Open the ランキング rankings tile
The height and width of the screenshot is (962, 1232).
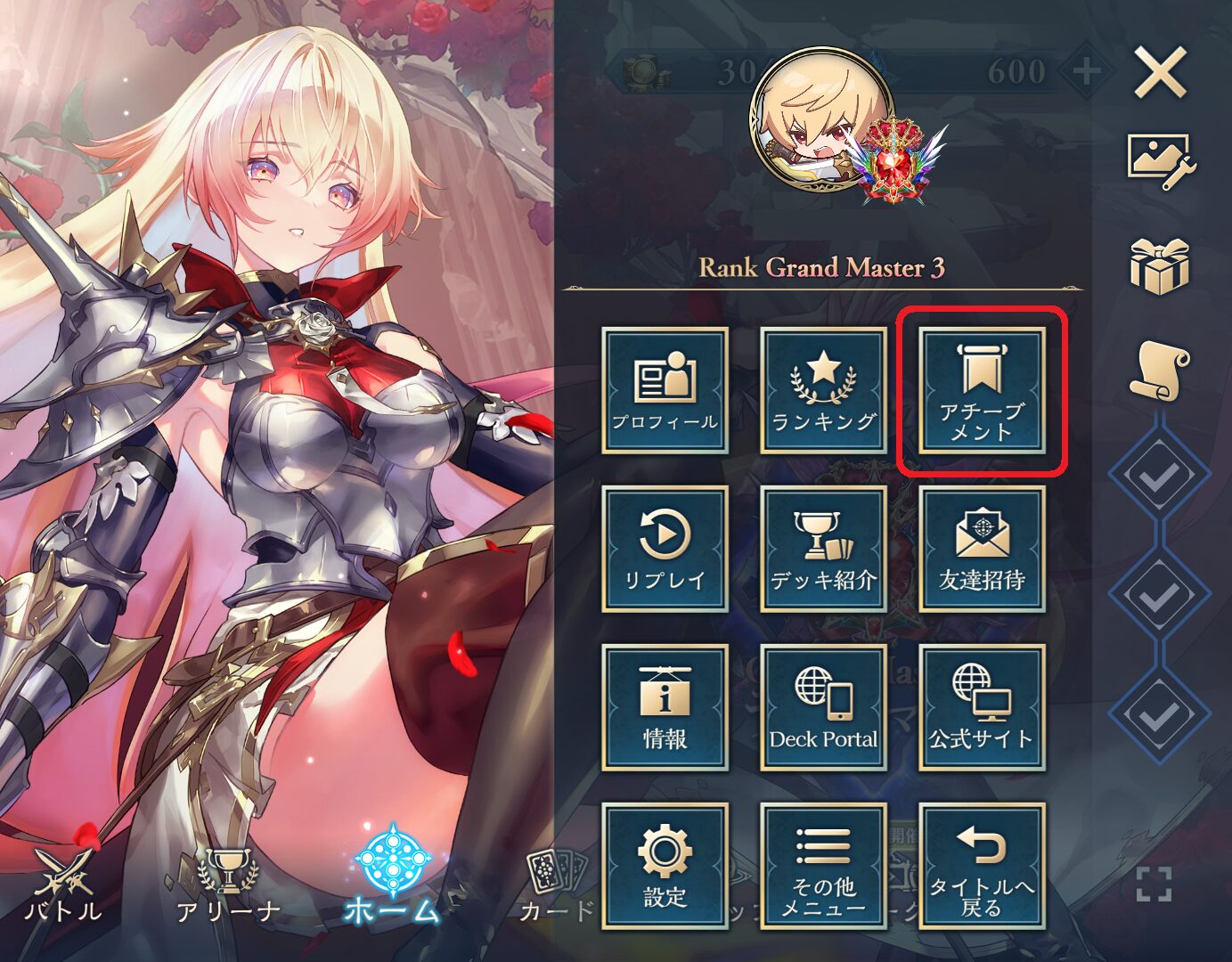(x=823, y=390)
